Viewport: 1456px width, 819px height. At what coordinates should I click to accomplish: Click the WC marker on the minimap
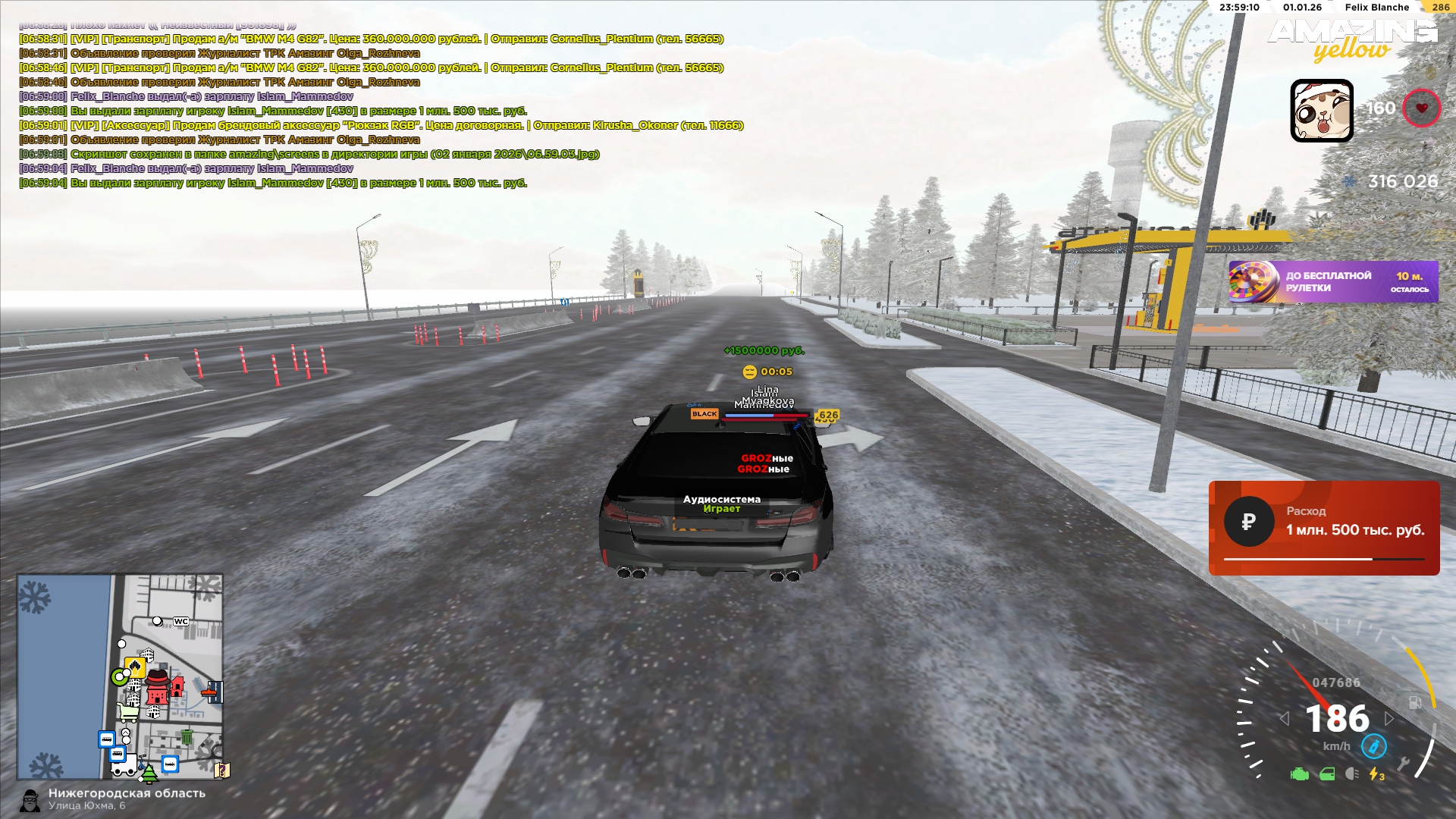181,622
